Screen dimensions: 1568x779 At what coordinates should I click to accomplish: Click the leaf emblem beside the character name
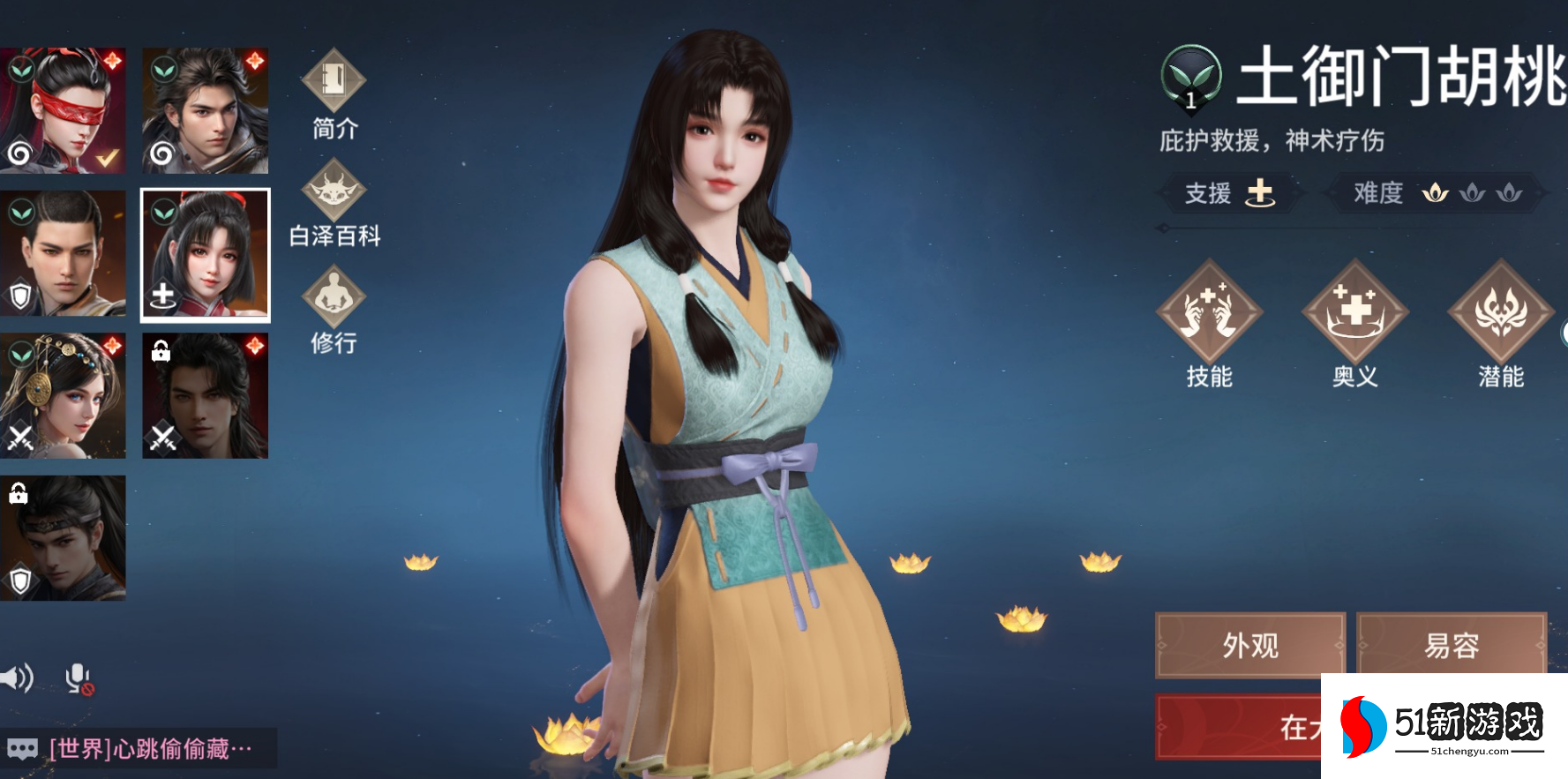click(1191, 79)
